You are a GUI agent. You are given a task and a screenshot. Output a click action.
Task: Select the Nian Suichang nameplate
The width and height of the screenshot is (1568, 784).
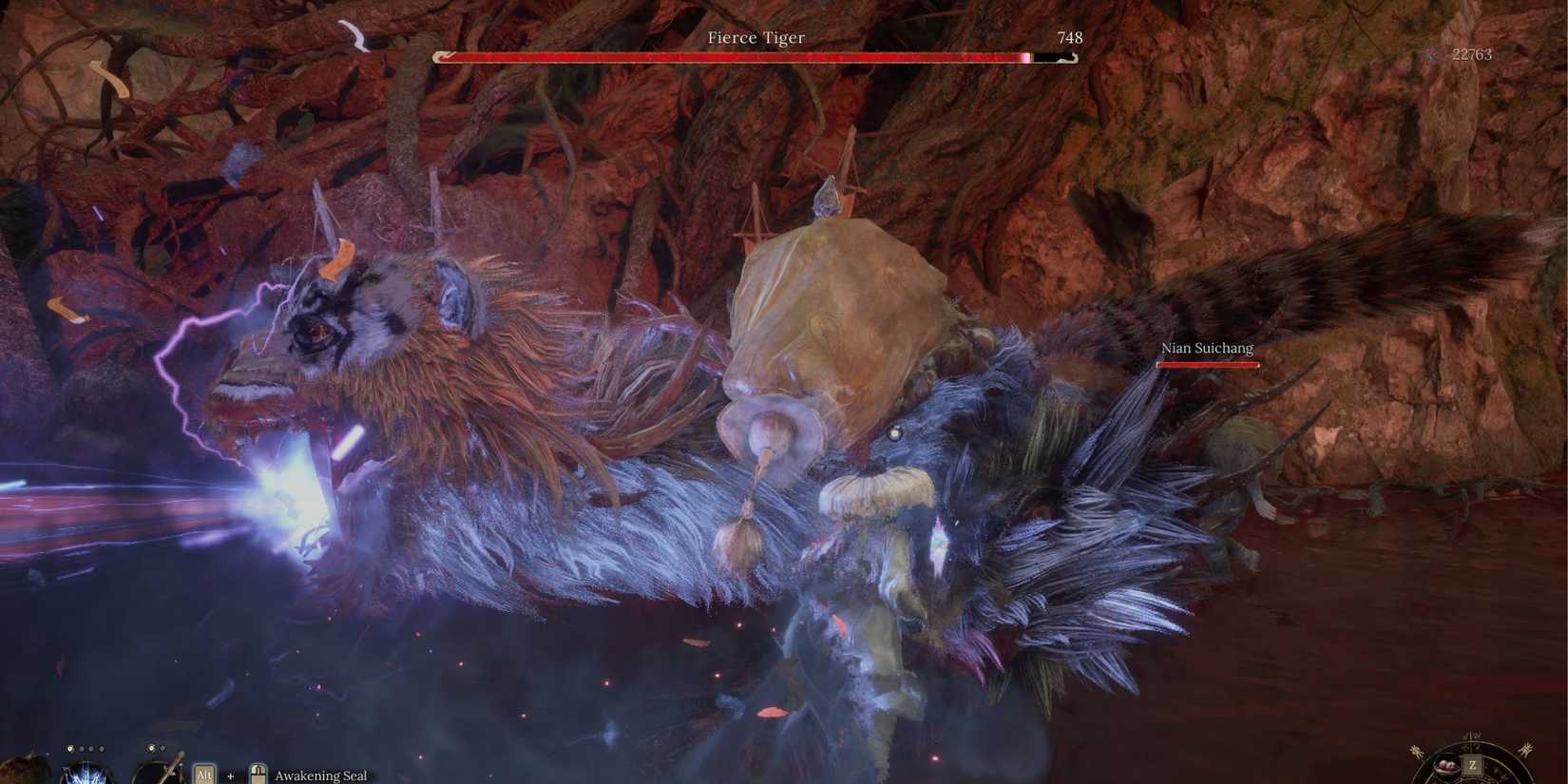click(x=1207, y=348)
